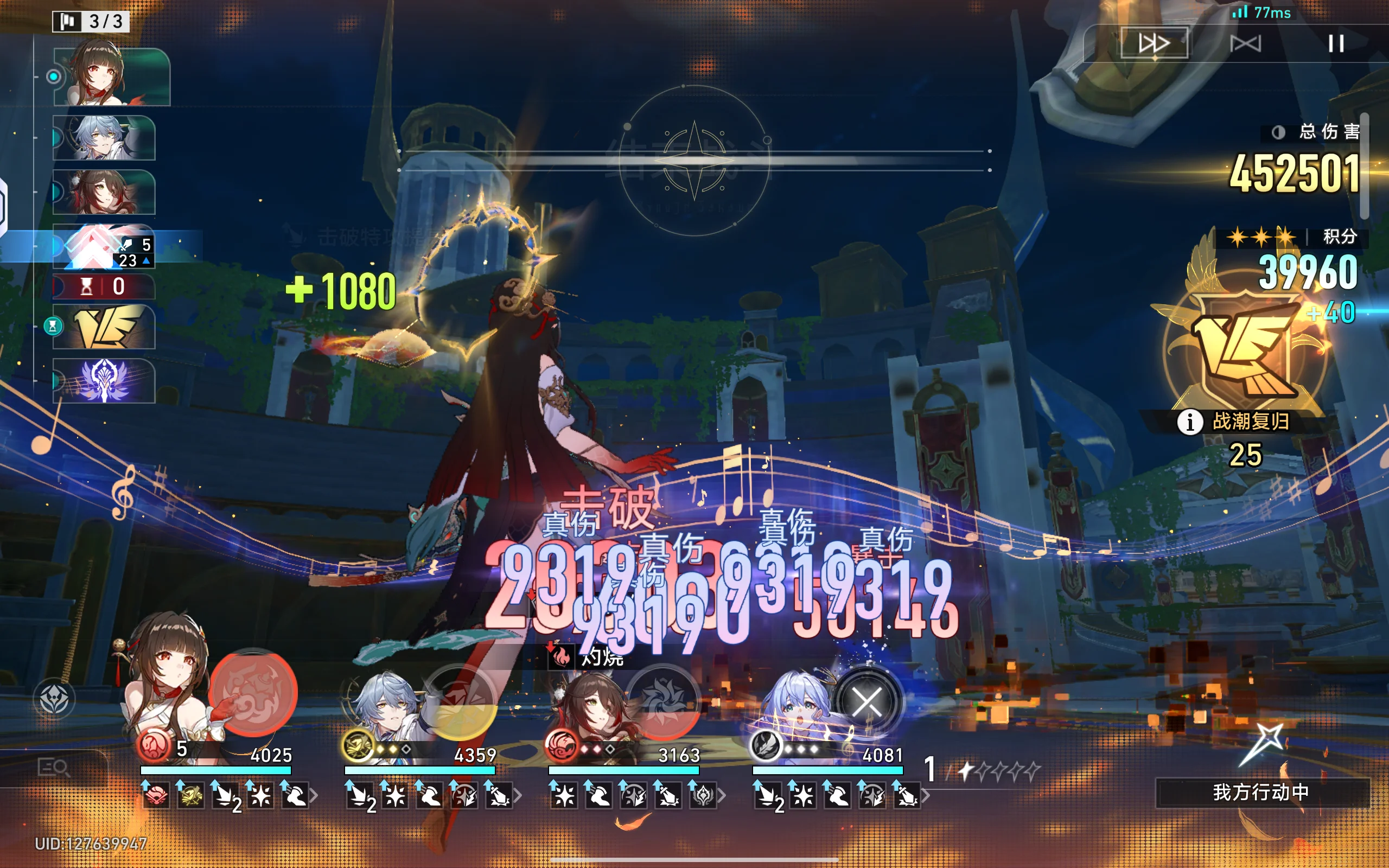Image resolution: width=1389 pixels, height=868 pixels.
Task: Expand the blue-haired singer's buff list arrow
Action: click(x=925, y=796)
